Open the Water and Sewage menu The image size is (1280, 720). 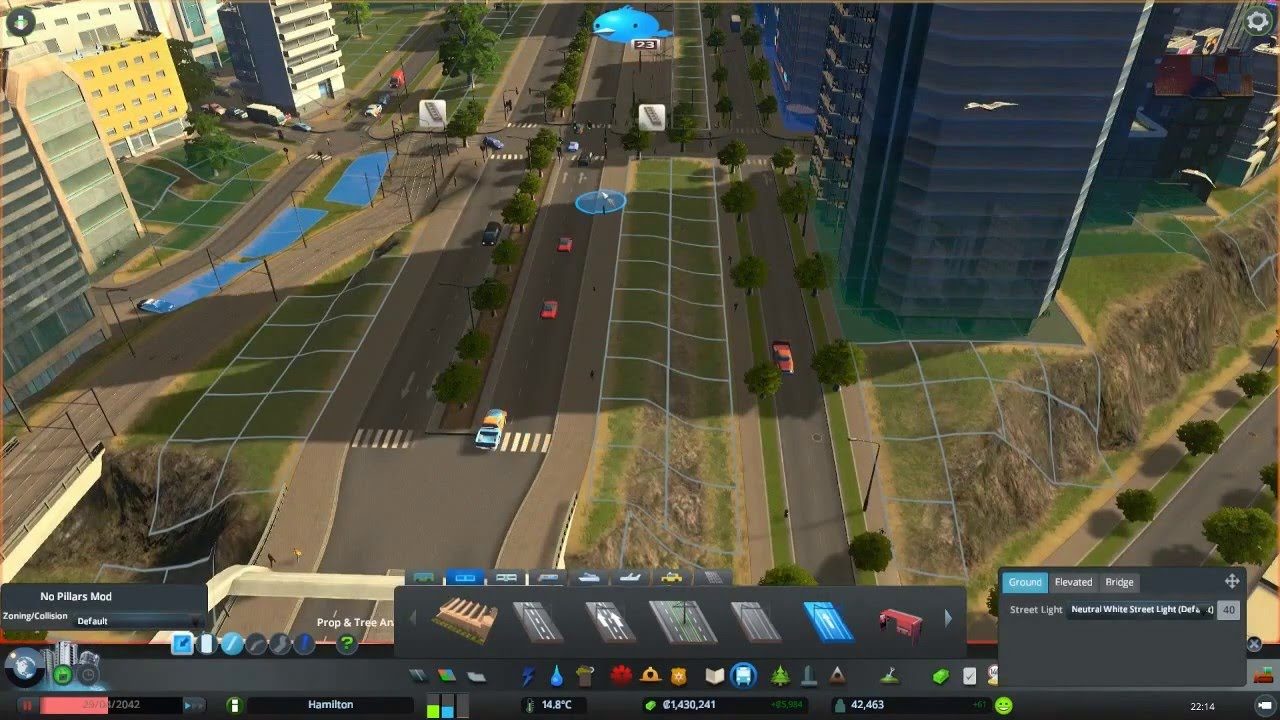556,674
